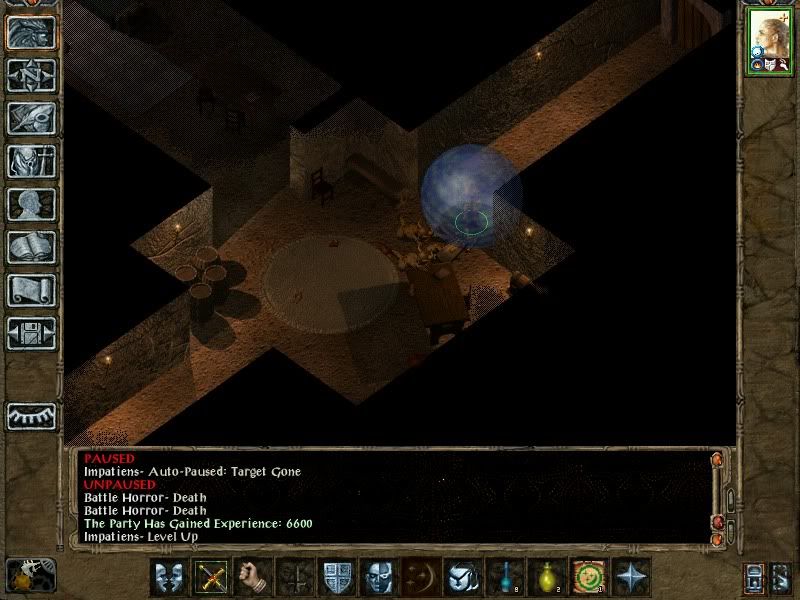Image resolution: width=800 pixels, height=600 pixels.
Task: Click the rest eye button
Action: click(x=31, y=415)
